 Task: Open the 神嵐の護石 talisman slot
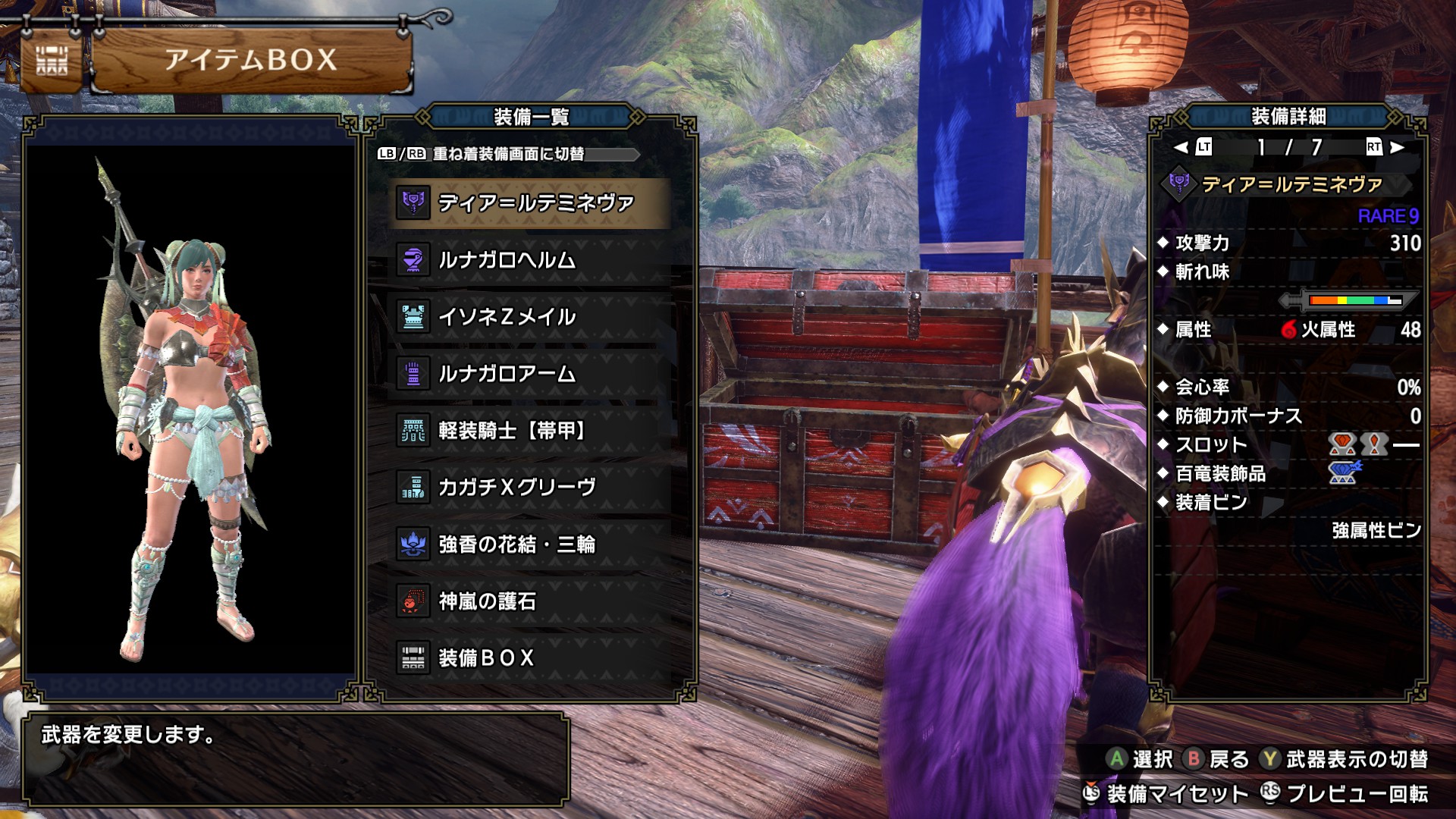[529, 601]
